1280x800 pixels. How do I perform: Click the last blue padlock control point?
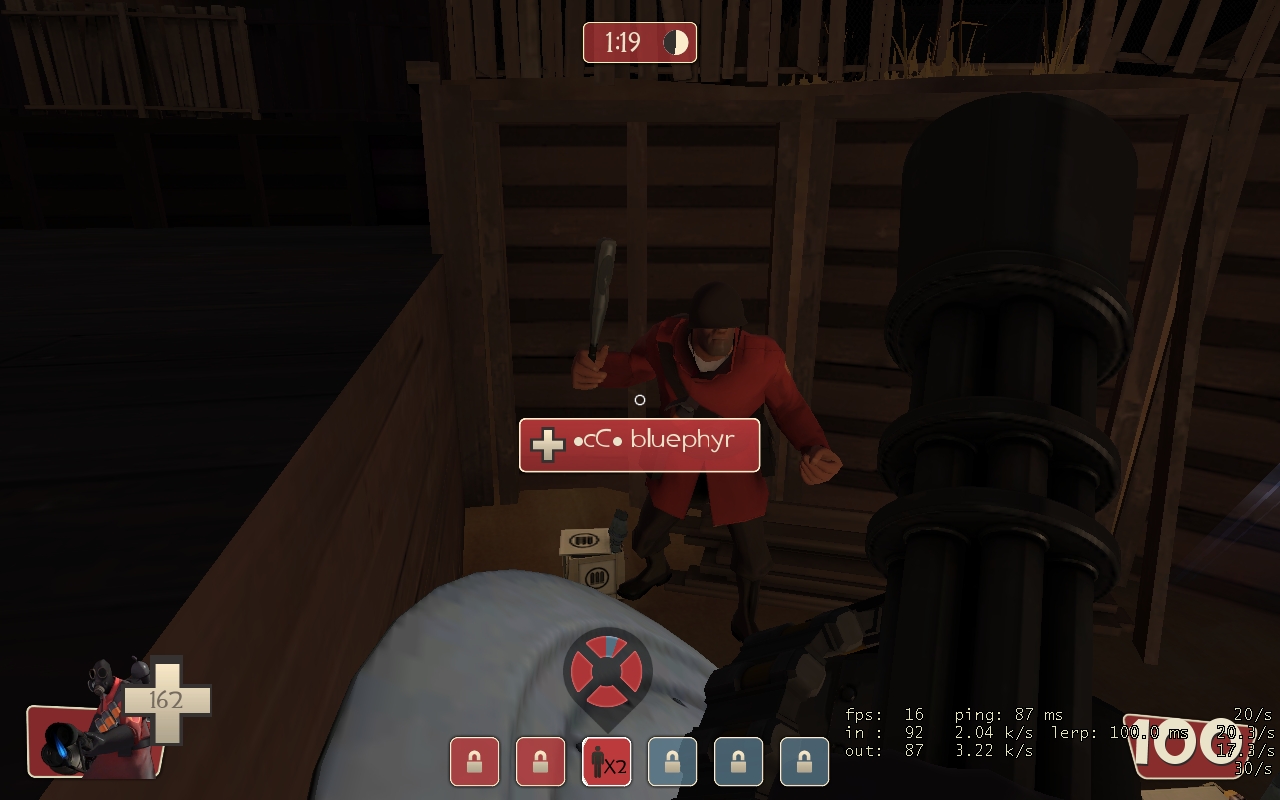click(804, 761)
